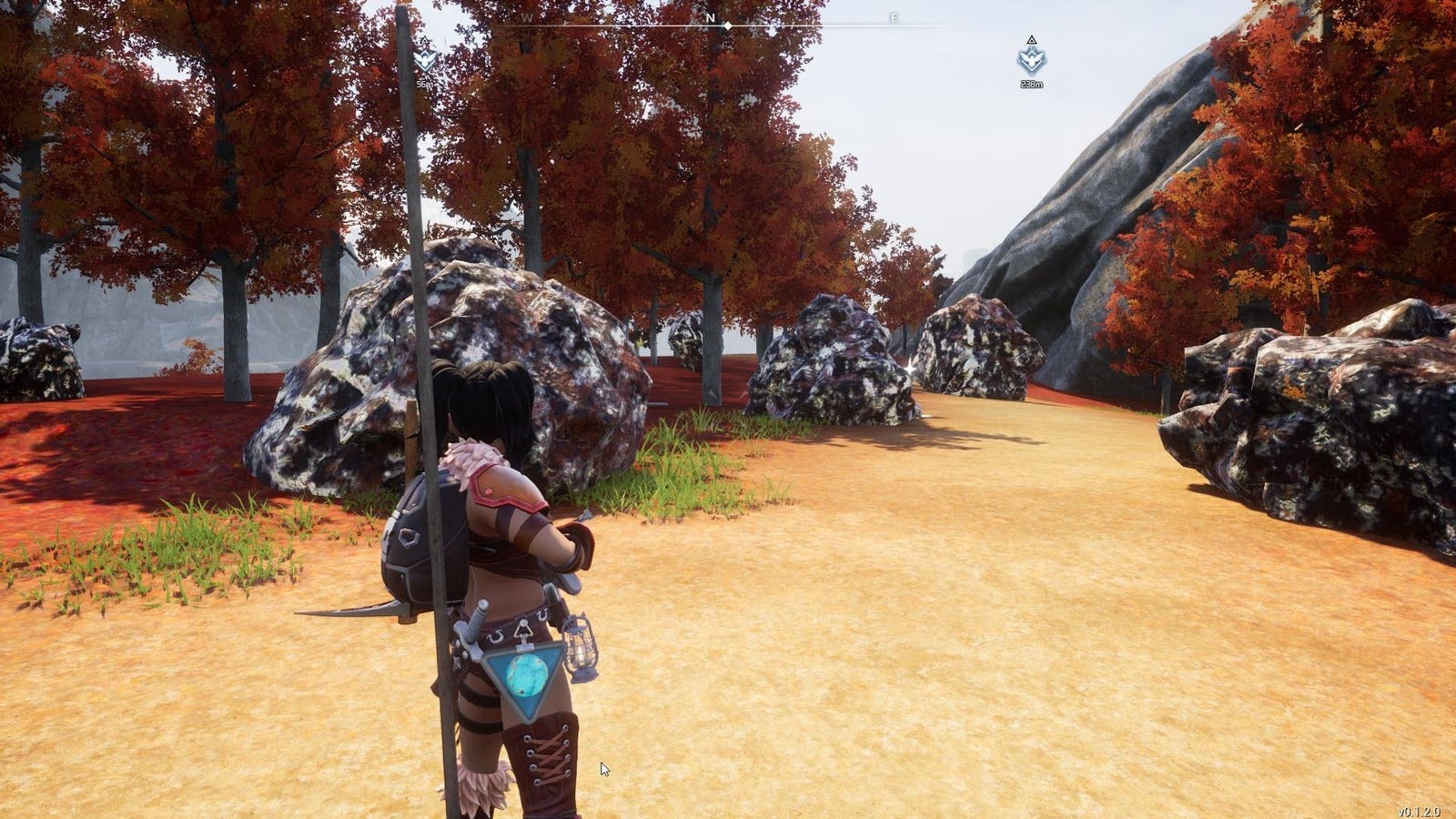Screen dimensions: 1456x819
Task: Select the waypoint marker showing 56m
Action: tap(425, 61)
